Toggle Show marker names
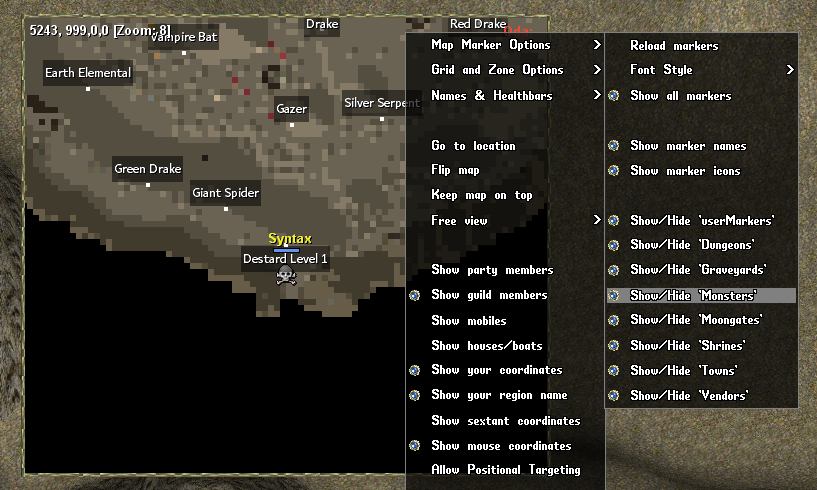The width and height of the screenshot is (817, 490). pyautogui.click(x=688, y=146)
